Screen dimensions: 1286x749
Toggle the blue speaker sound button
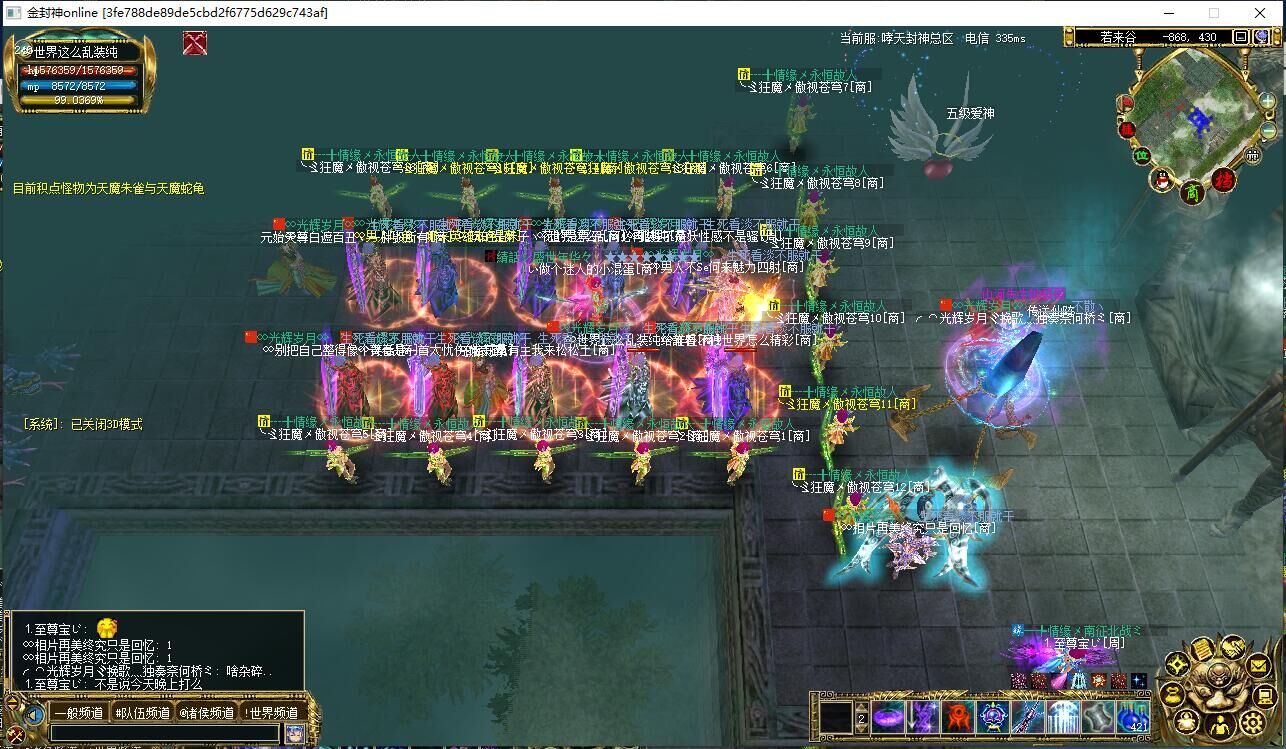pyautogui.click(x=35, y=714)
